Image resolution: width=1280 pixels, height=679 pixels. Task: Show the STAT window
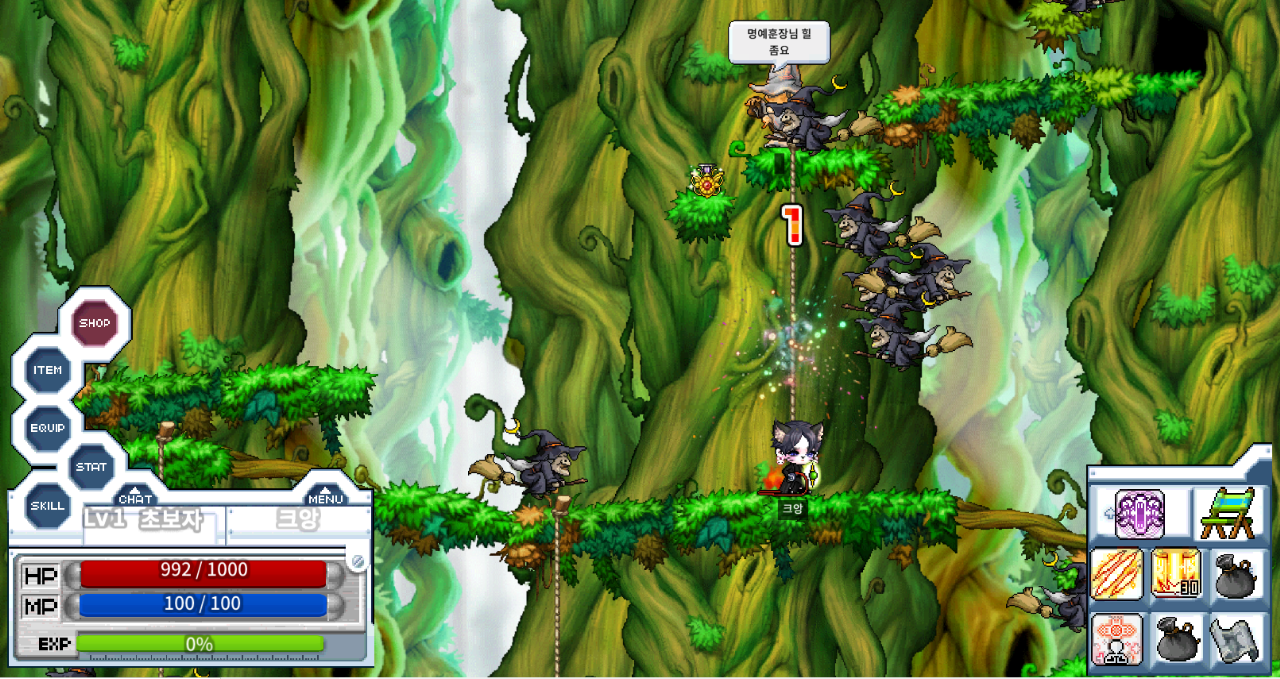click(91, 467)
